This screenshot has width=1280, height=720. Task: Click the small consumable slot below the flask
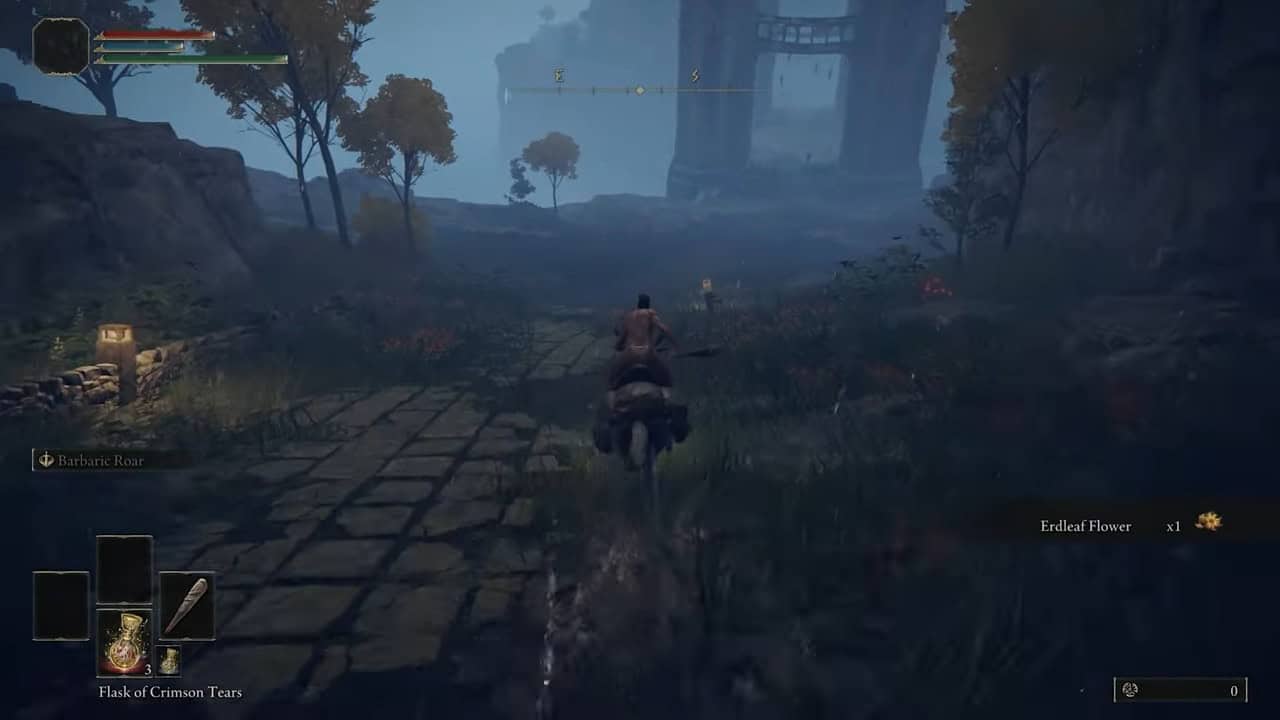(x=171, y=662)
